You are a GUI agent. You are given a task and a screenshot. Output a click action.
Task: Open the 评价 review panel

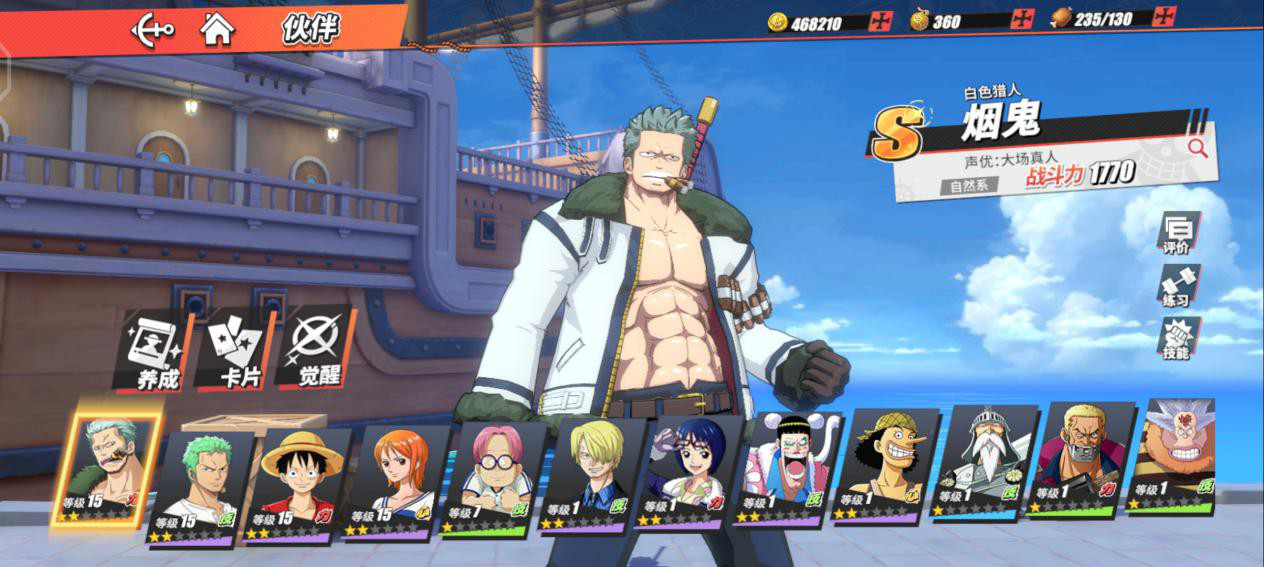1177,235
